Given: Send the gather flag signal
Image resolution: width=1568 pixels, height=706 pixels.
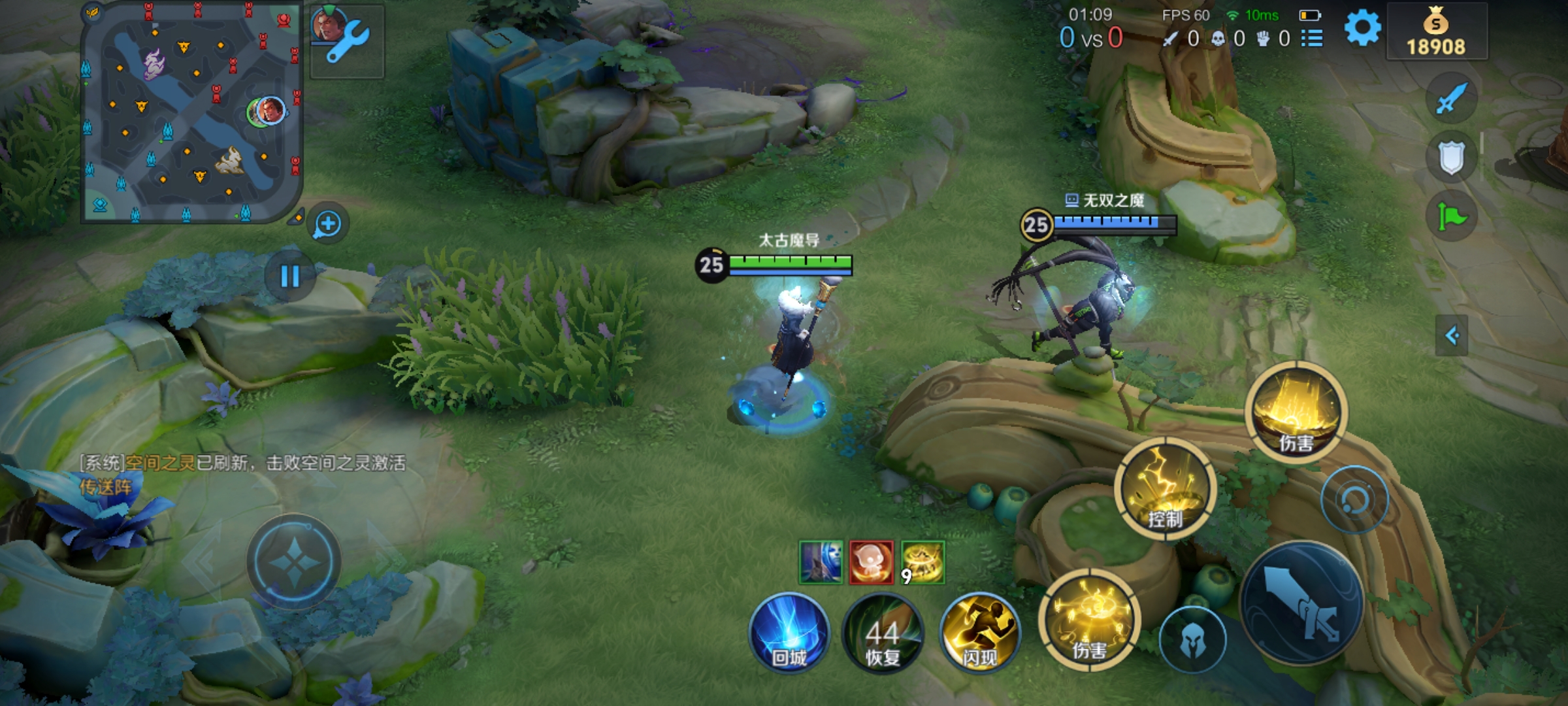Looking at the screenshot, I should [1451, 216].
